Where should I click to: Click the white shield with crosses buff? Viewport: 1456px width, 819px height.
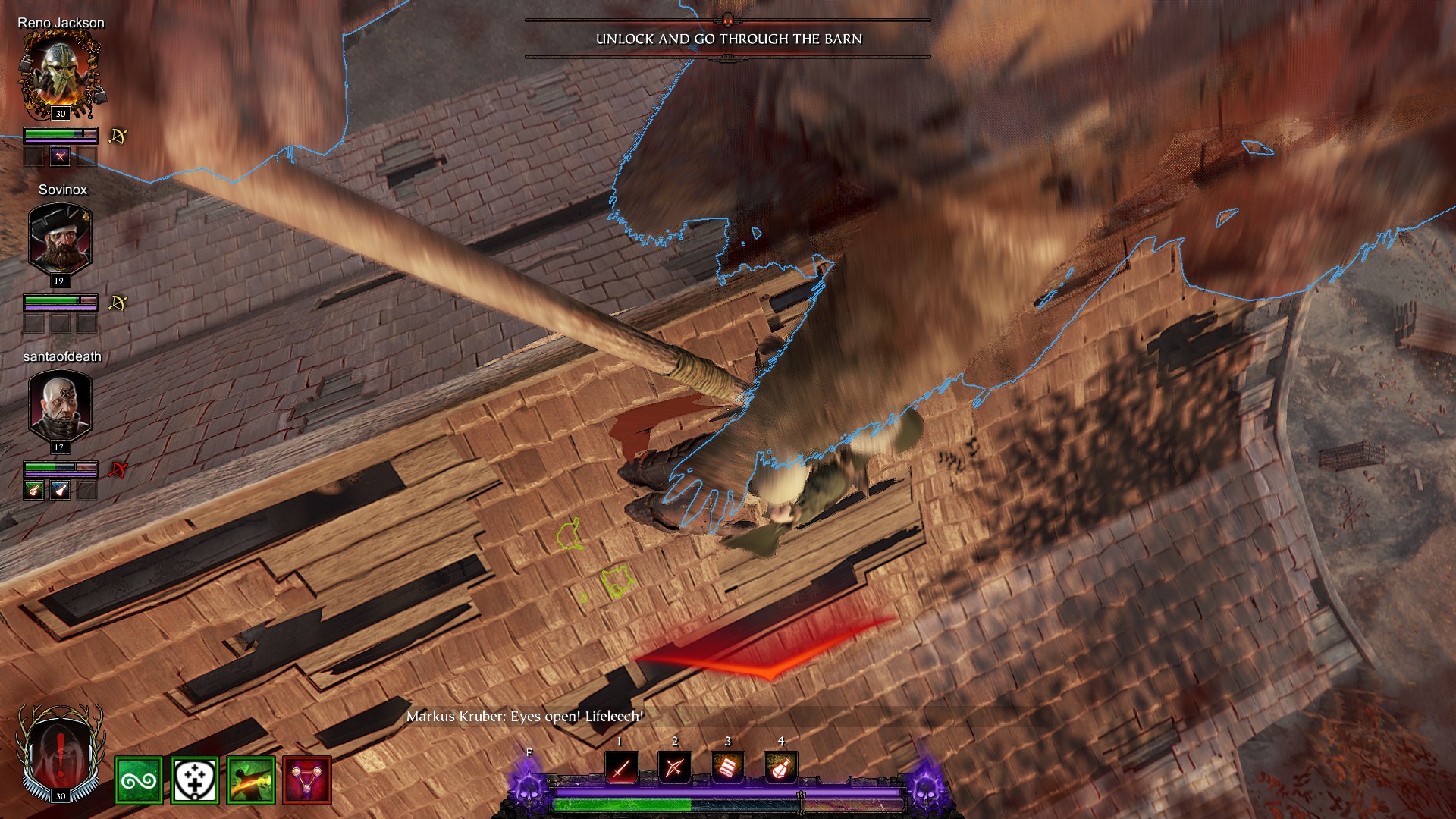[195, 780]
